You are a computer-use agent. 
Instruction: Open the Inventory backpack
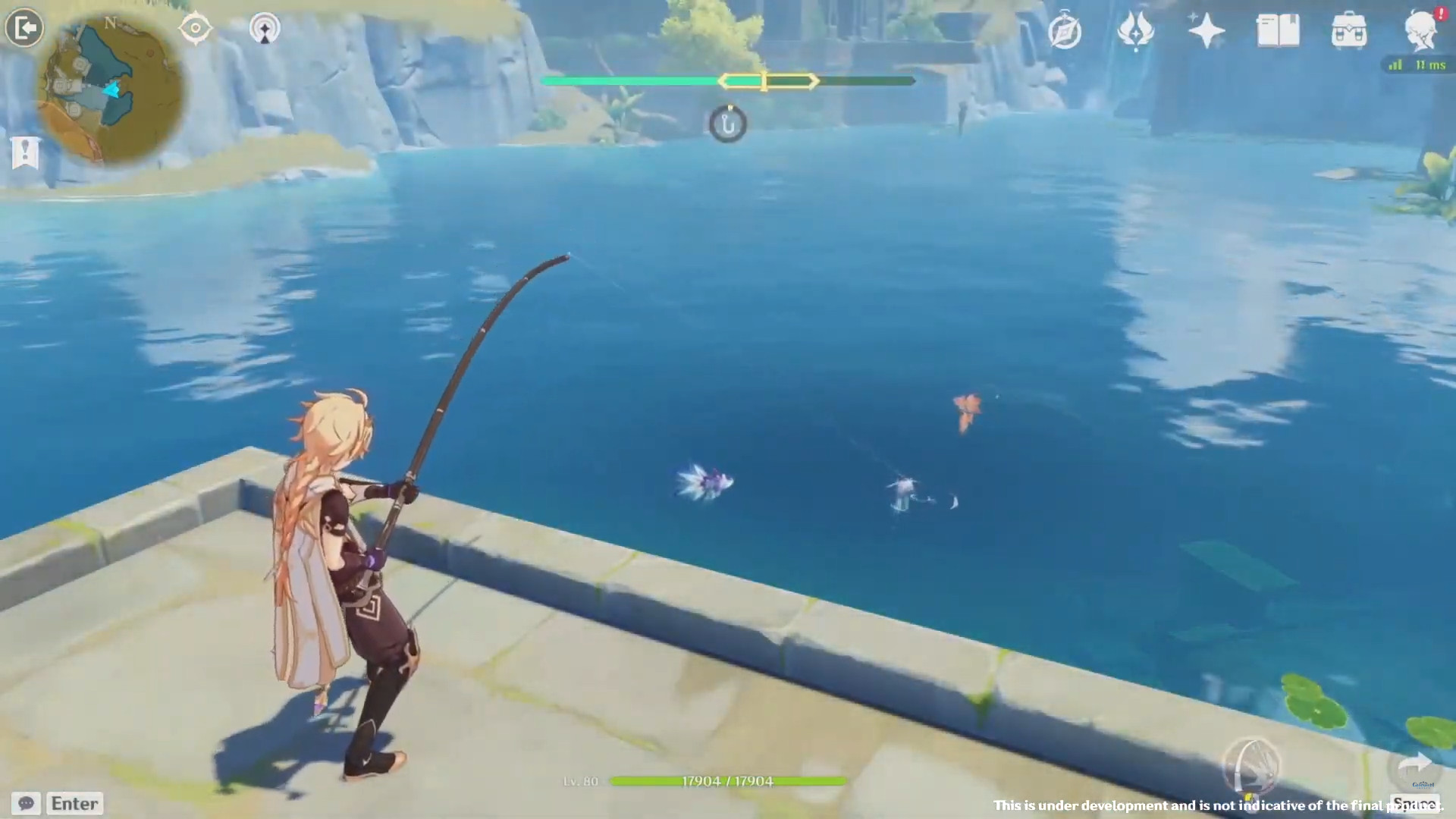(1349, 32)
